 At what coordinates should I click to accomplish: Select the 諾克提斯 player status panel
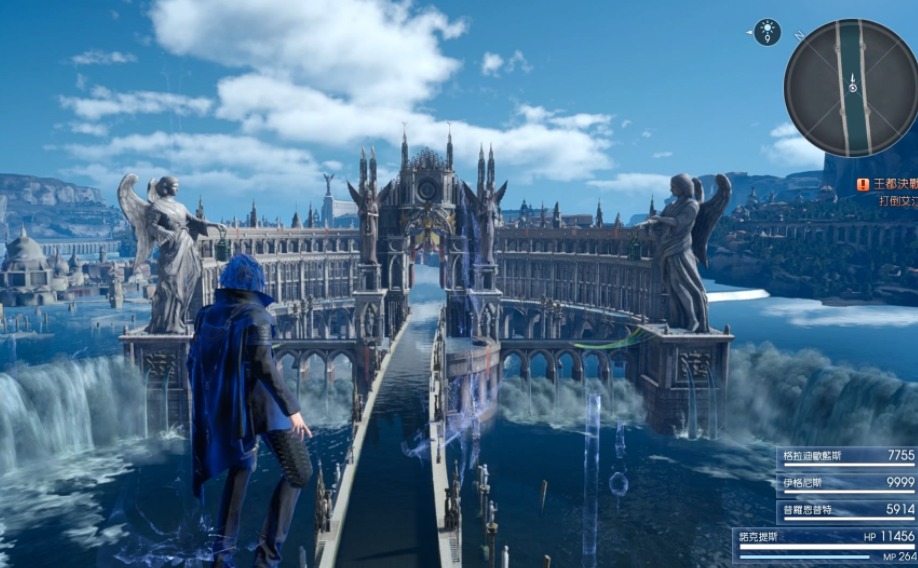click(x=826, y=543)
